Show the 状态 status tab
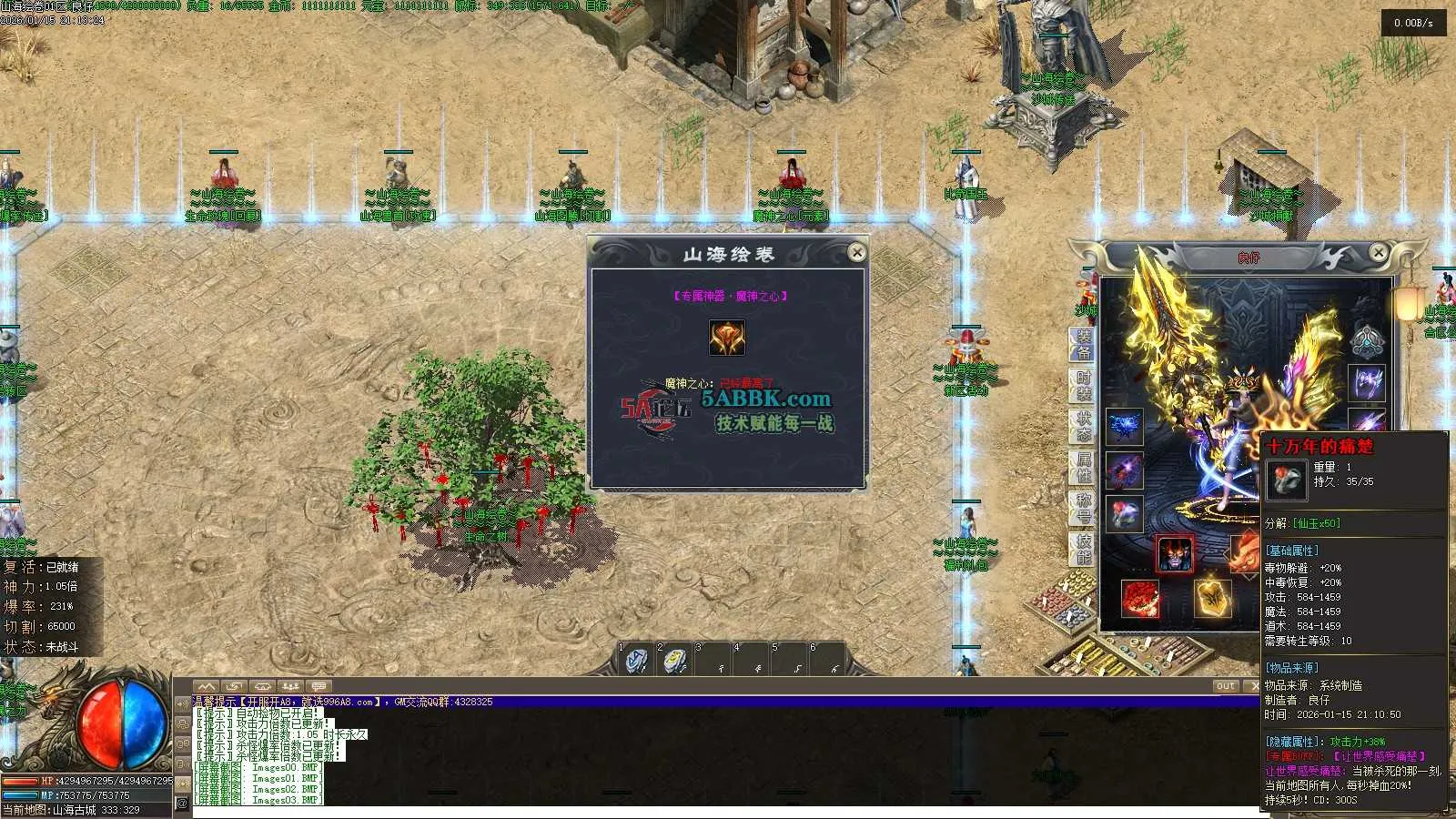The height and width of the screenshot is (819, 1456). (x=1083, y=426)
